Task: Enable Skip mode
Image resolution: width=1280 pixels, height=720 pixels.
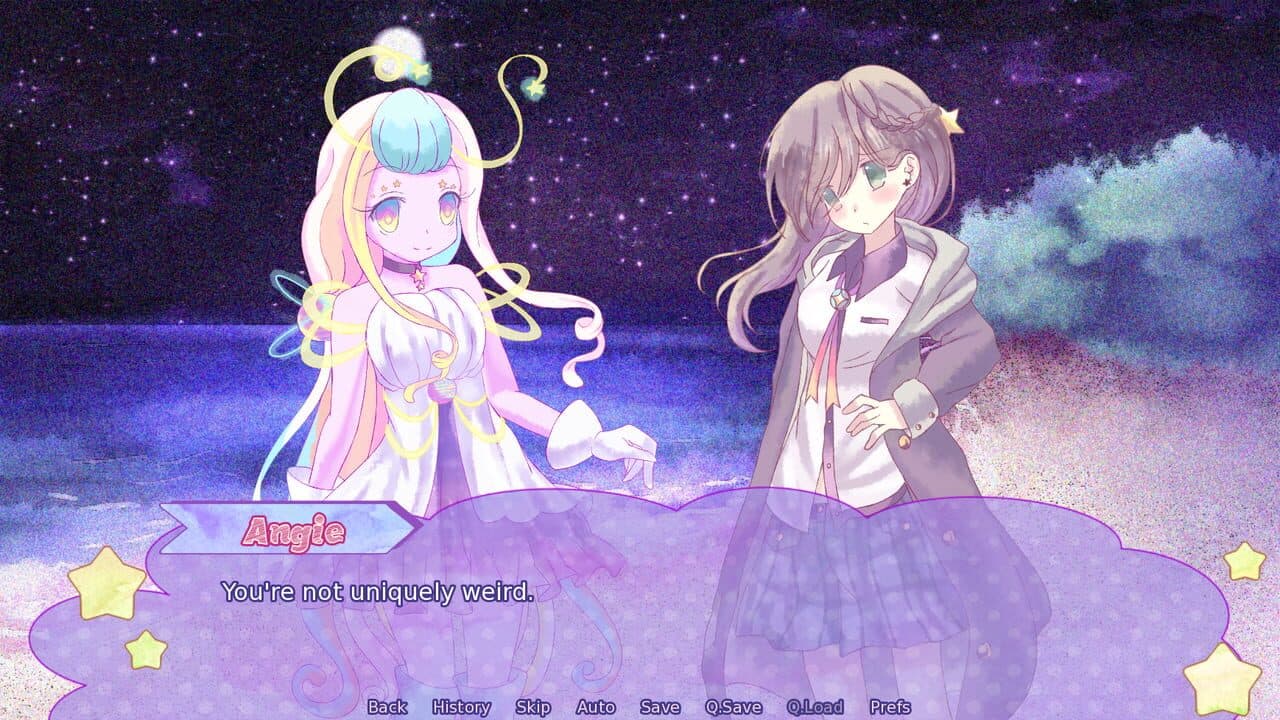Action: [x=535, y=707]
